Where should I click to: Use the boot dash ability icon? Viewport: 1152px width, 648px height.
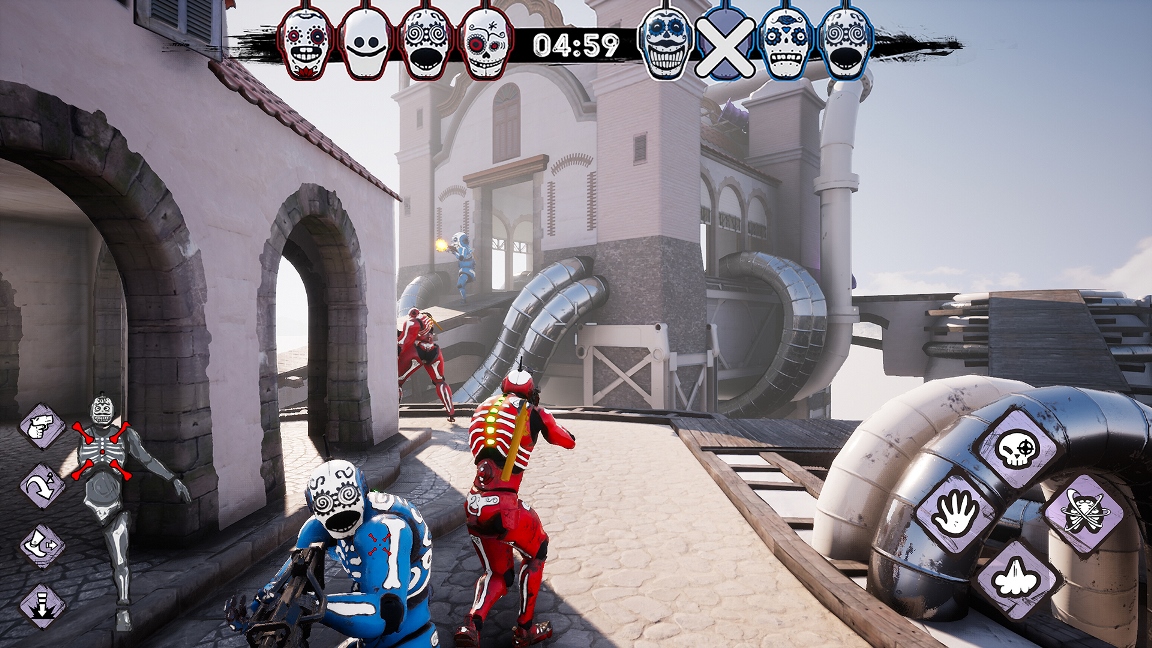42,546
